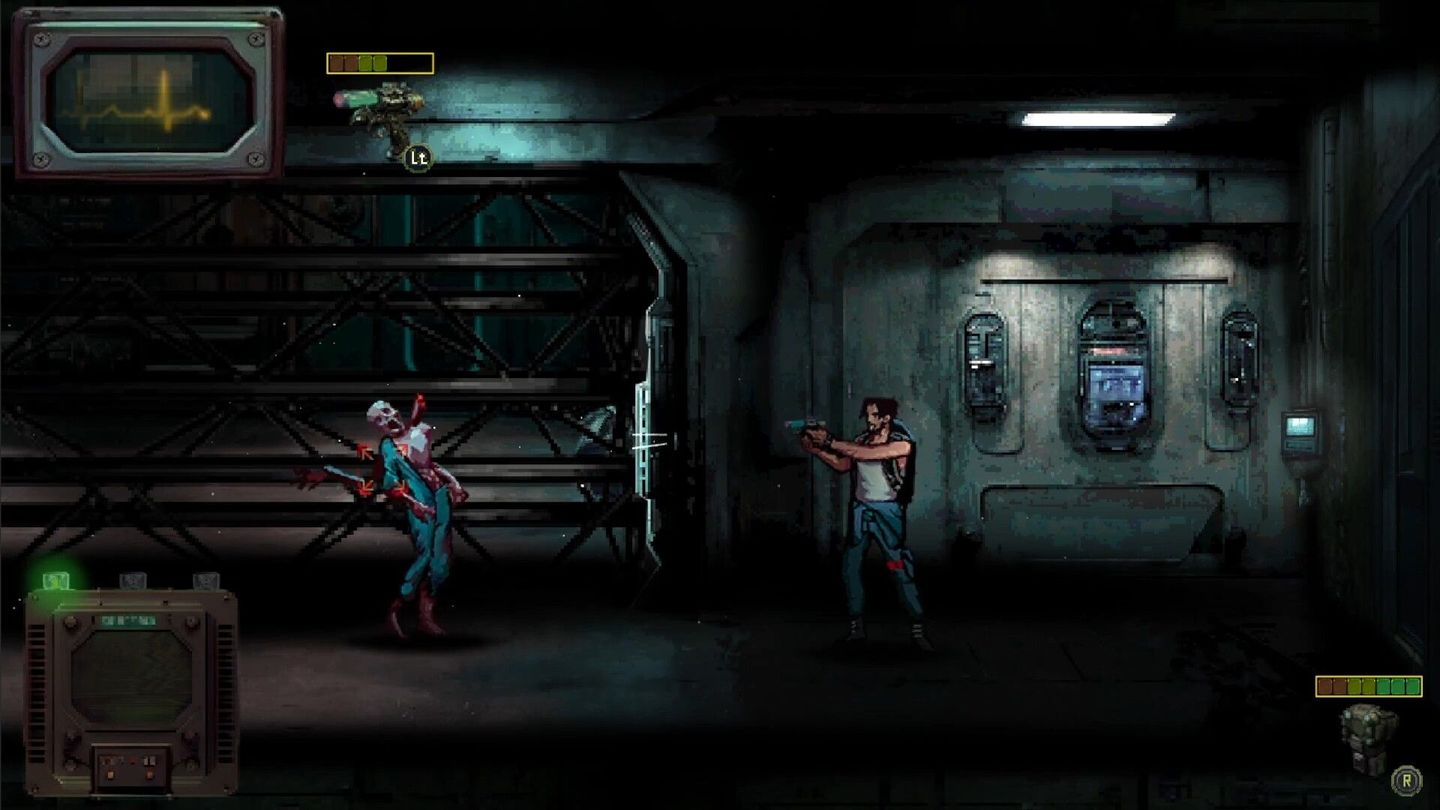Screen dimensions: 1440x810
Task: Expand the scanner's middle top cartridge slot
Action: coord(134,580)
